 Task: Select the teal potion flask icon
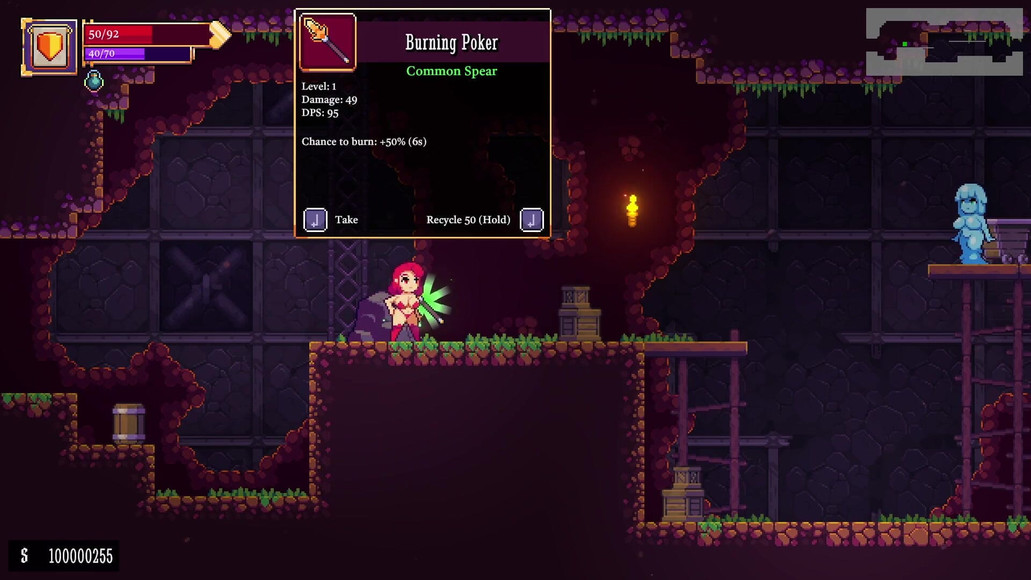94,81
